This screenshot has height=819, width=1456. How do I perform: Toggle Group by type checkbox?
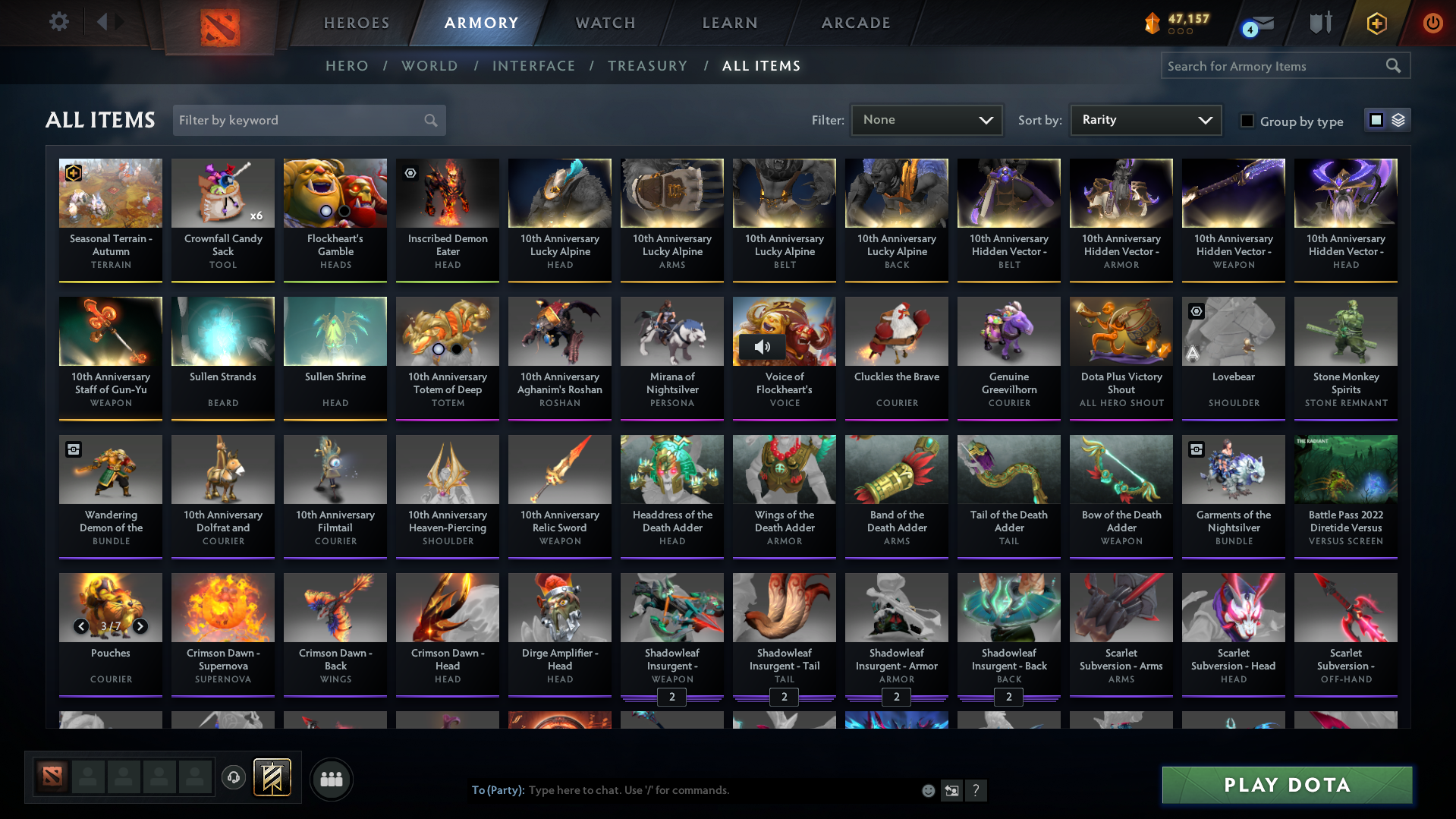[1247, 121]
